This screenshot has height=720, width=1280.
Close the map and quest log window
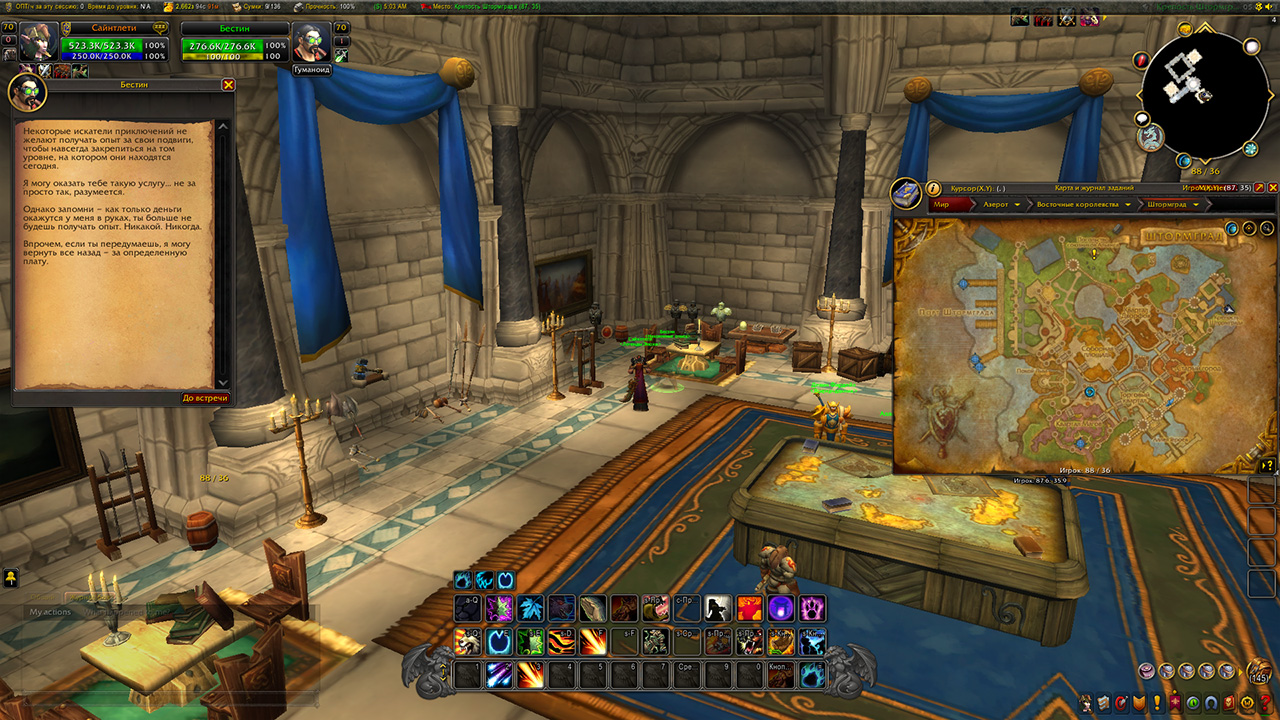1273,187
